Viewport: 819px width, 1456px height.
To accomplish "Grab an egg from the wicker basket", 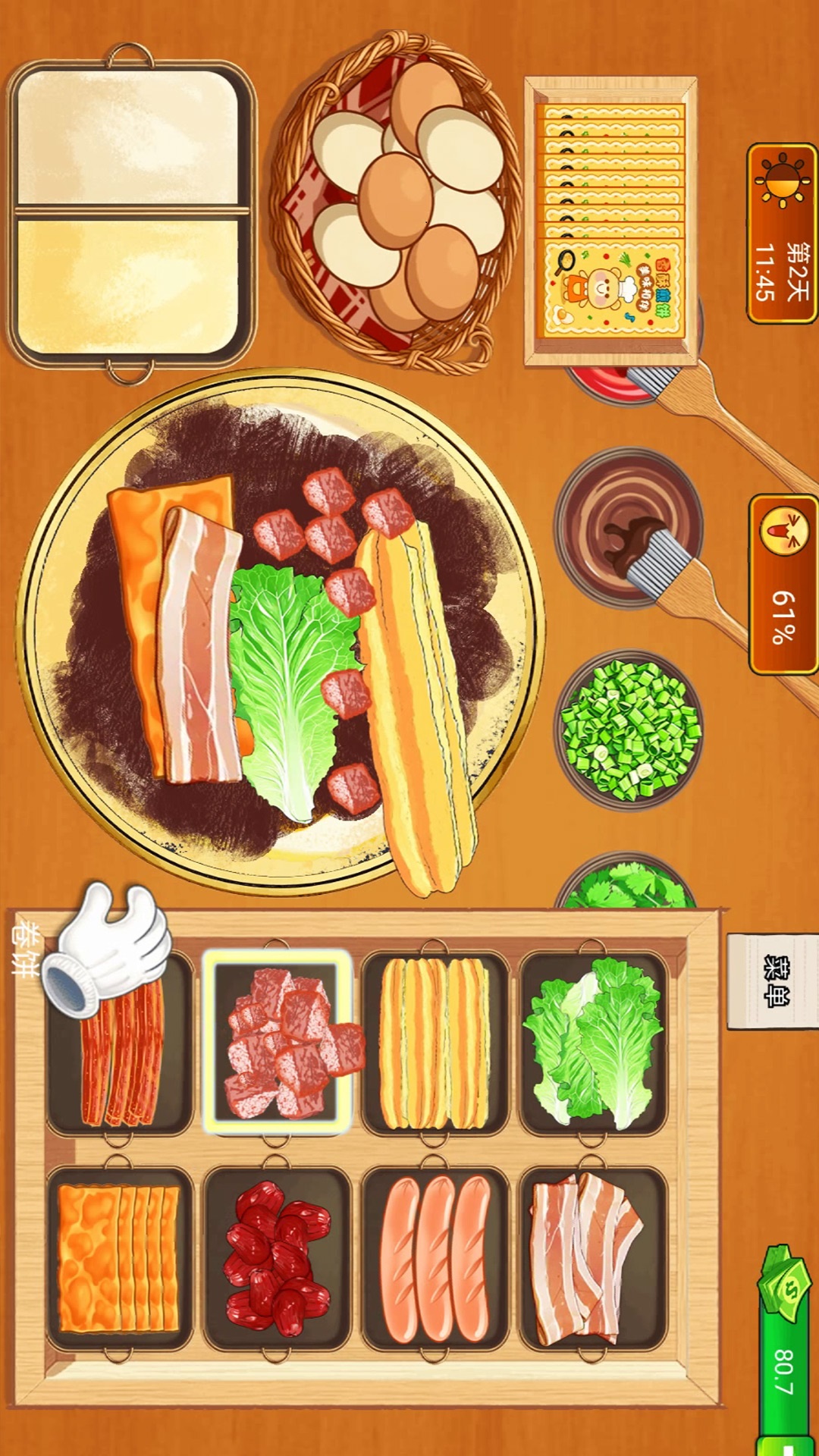I will pos(398,199).
